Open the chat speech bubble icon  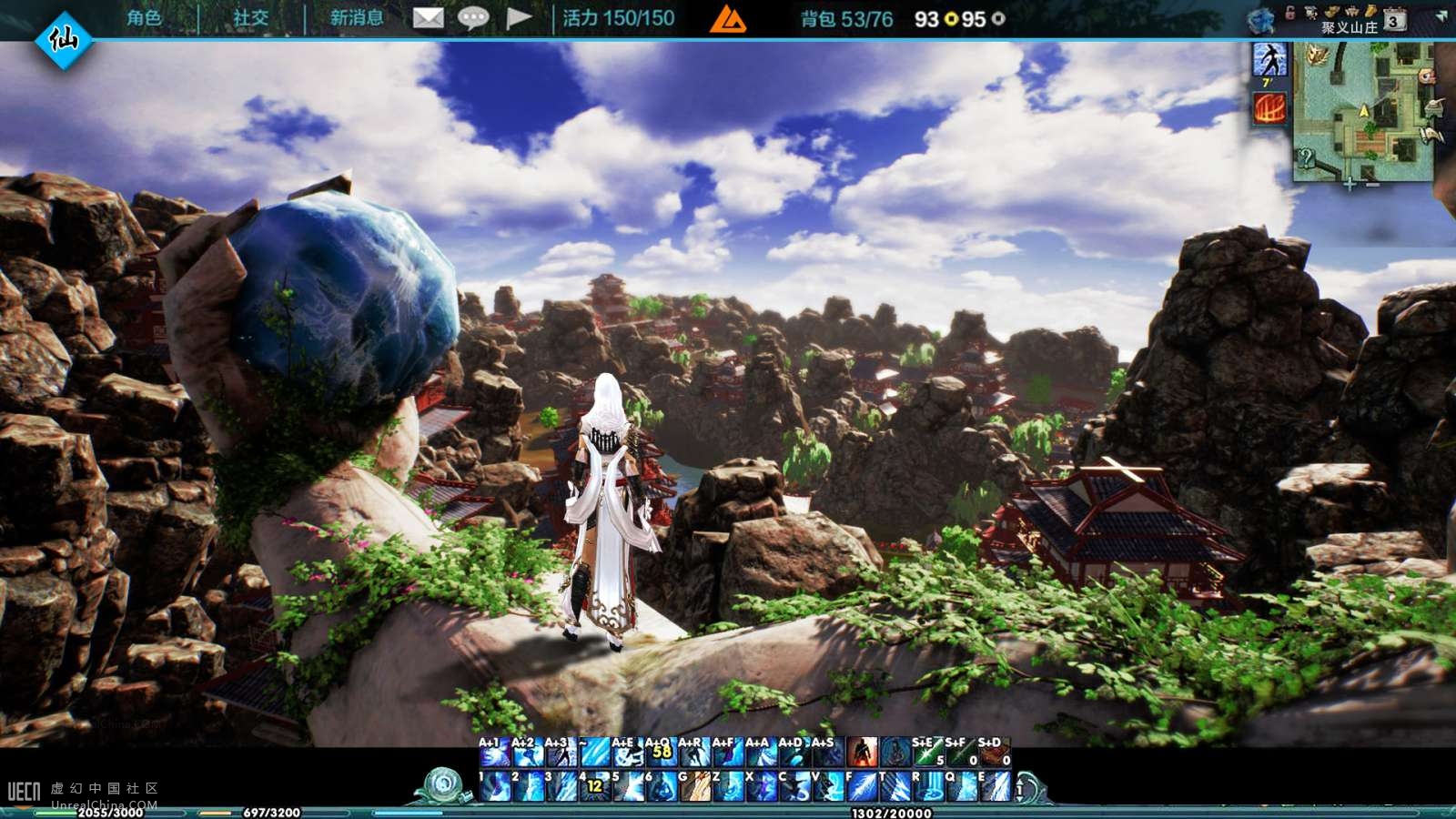pos(472,18)
